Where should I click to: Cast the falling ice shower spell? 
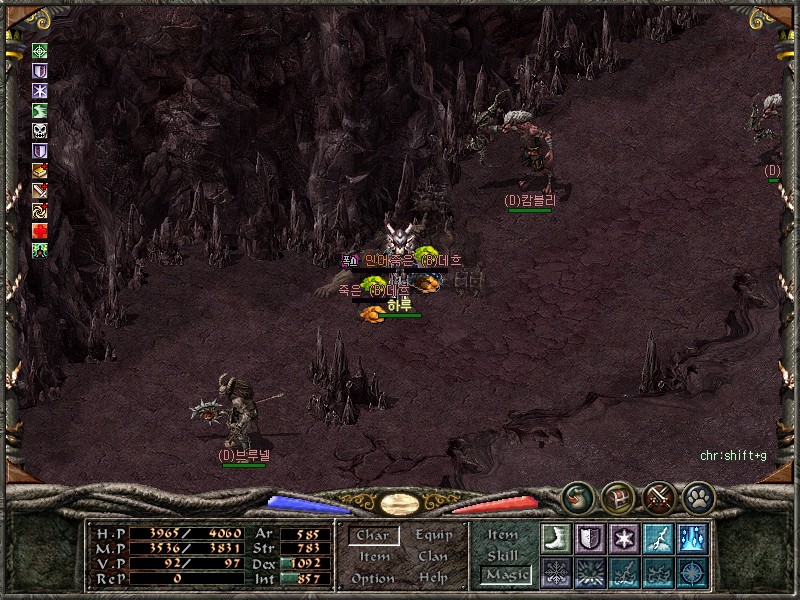(x=691, y=538)
